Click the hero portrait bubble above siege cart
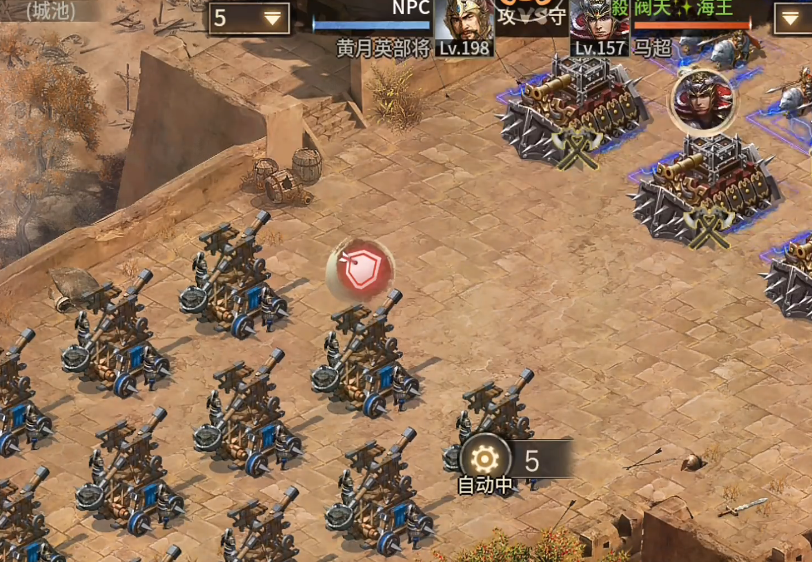 click(703, 98)
